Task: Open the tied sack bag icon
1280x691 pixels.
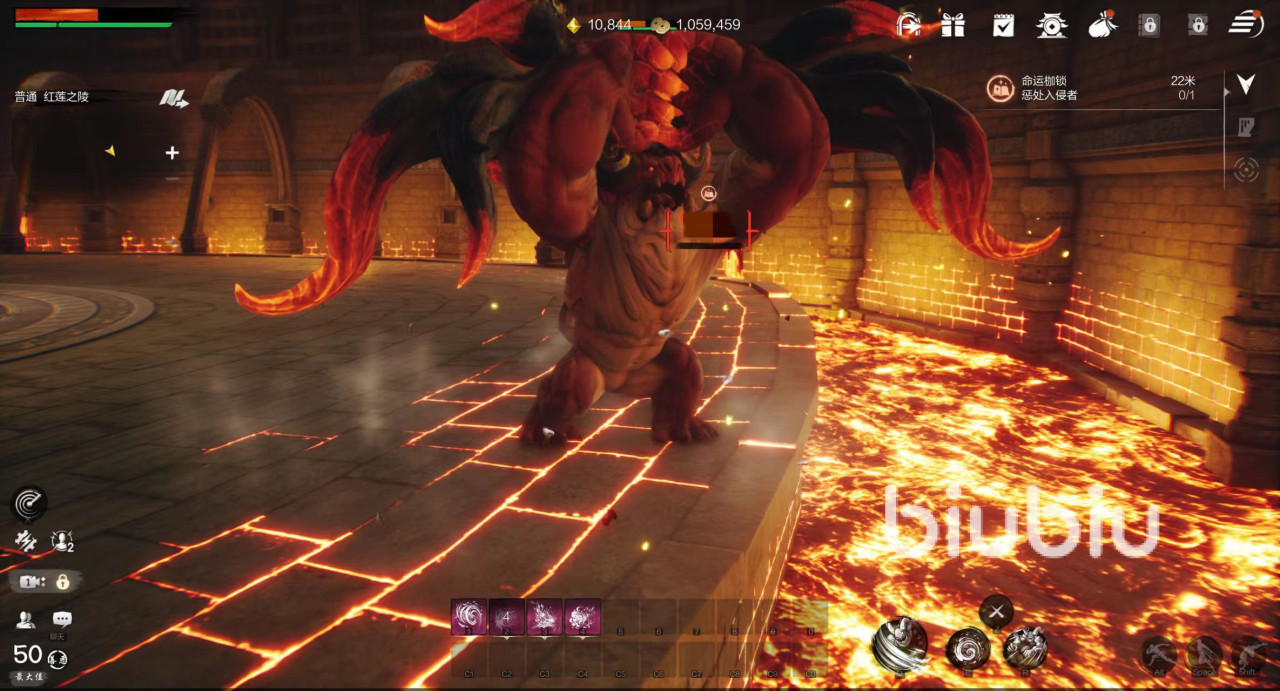Action: coord(1102,25)
